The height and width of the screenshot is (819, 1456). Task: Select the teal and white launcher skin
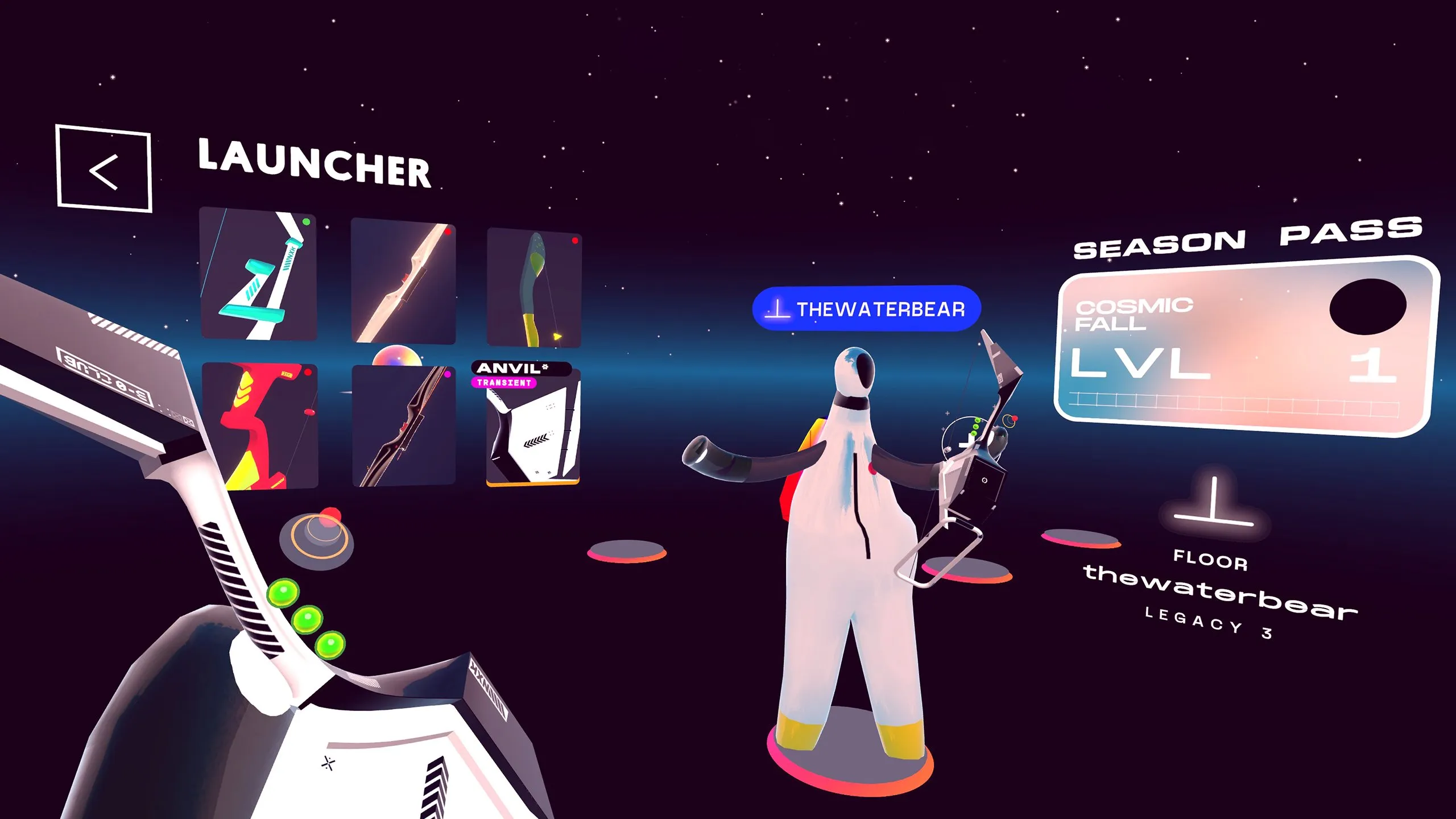pyautogui.click(x=259, y=275)
